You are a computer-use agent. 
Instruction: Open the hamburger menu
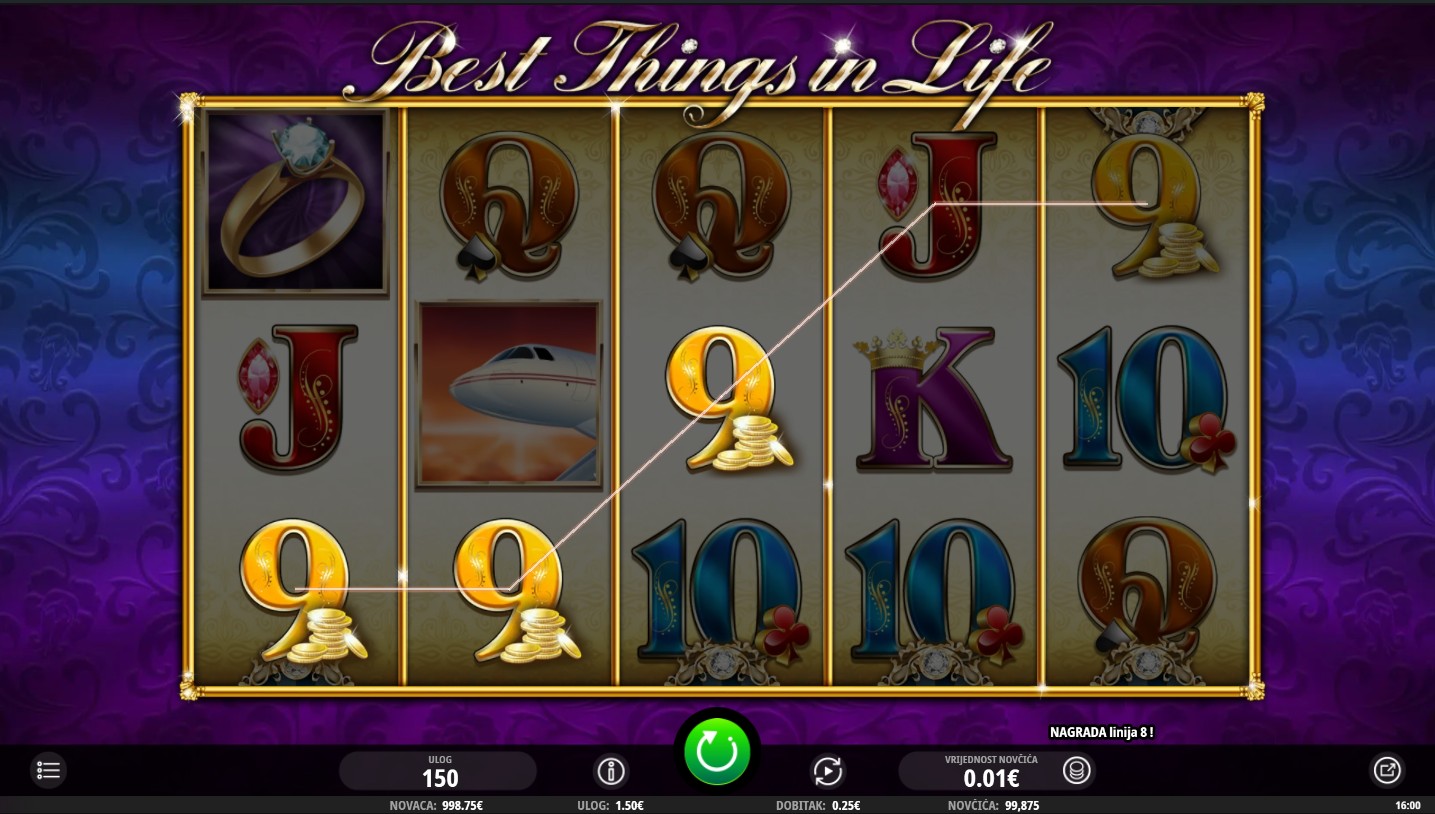49,770
